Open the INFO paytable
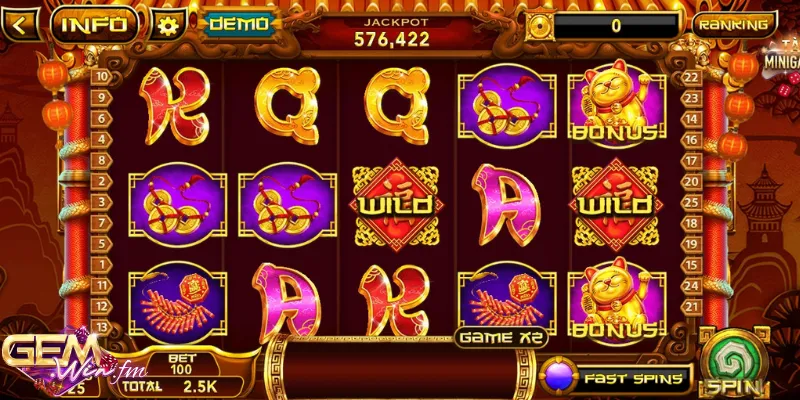Viewport: 800px width, 400px height. pos(95,24)
